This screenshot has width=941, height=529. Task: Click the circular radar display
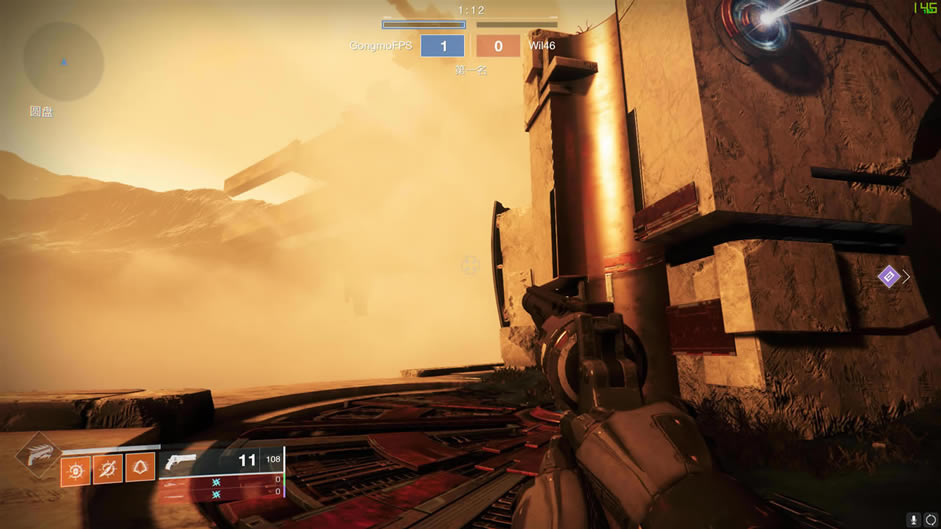pyautogui.click(x=63, y=62)
